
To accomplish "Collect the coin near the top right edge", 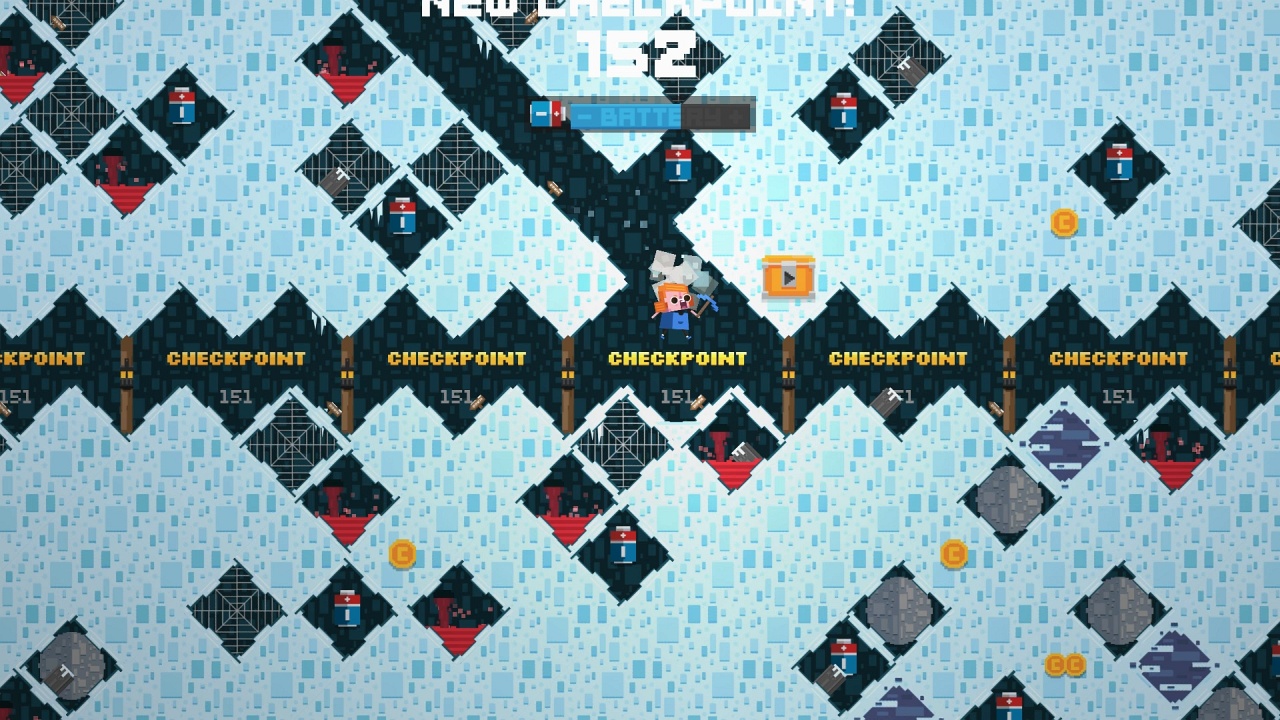I will coord(1062,222).
